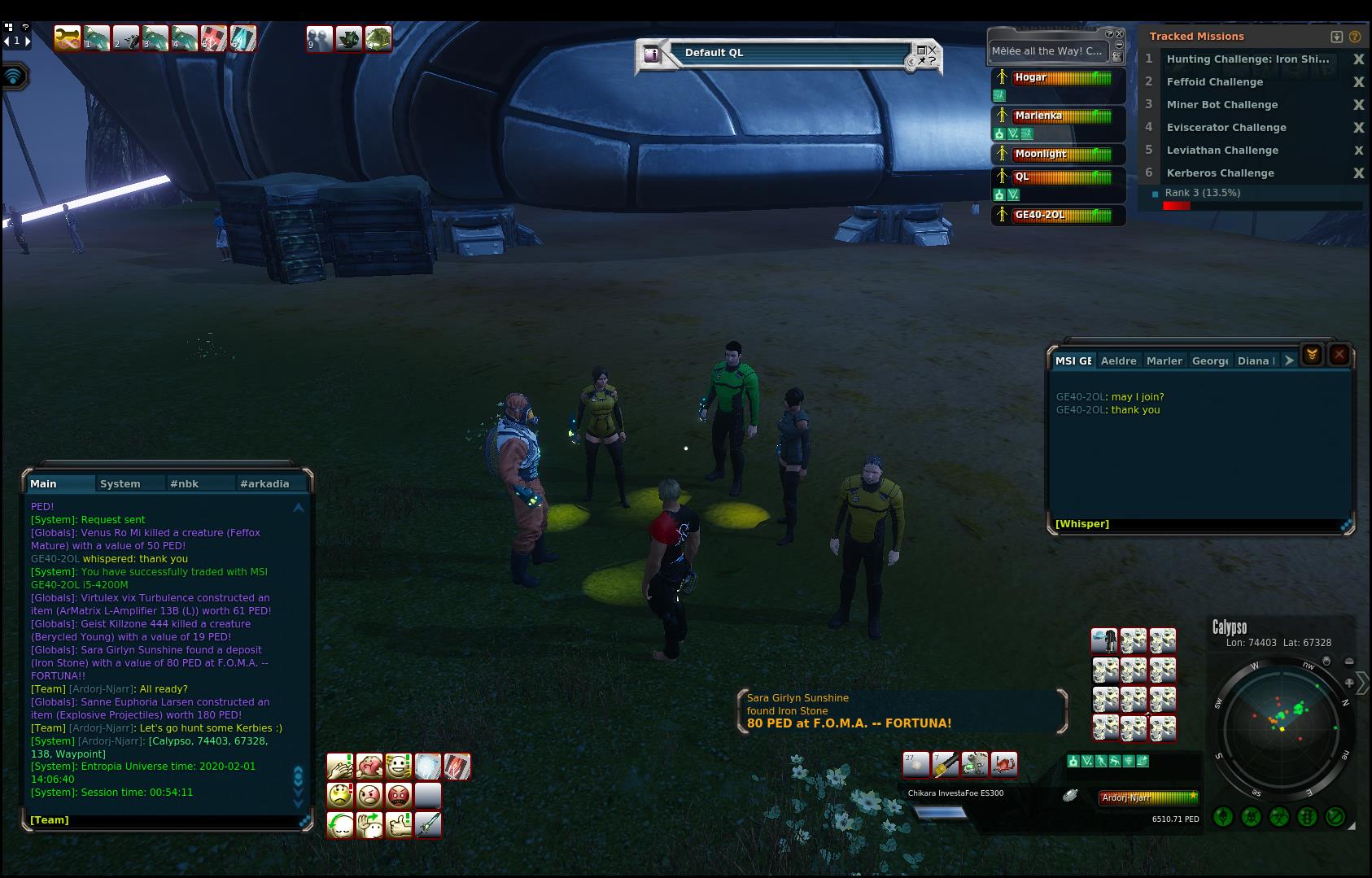Image resolution: width=1372 pixels, height=878 pixels.
Task: Collapse the whisper window with the chevron button
Action: (1311, 355)
